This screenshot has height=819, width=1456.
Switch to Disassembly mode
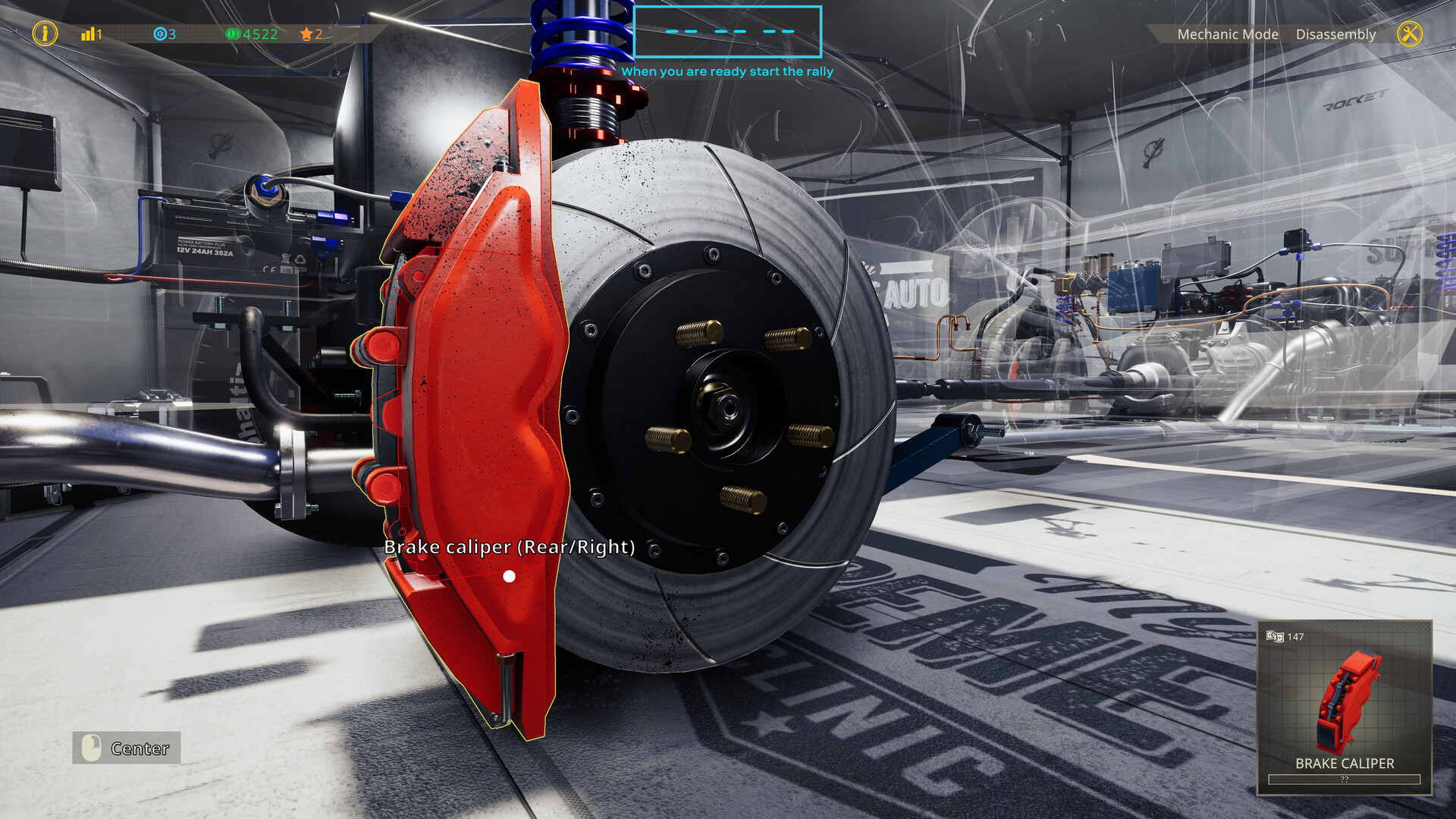tap(1335, 34)
